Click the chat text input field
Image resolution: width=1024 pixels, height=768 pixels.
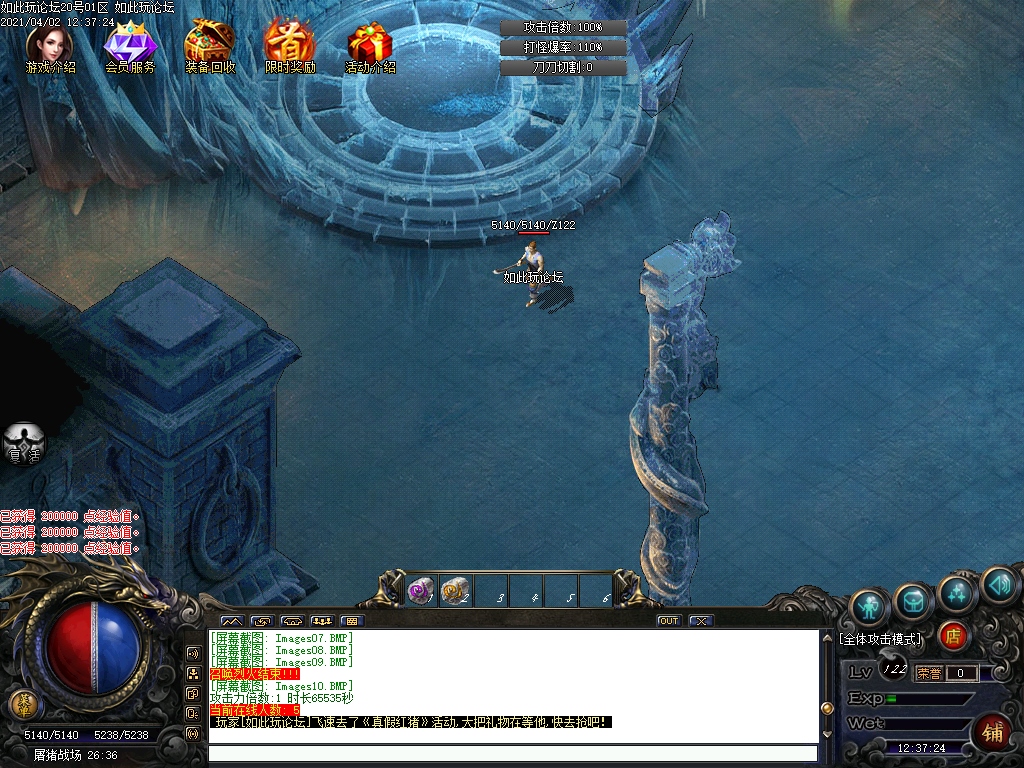[512, 754]
